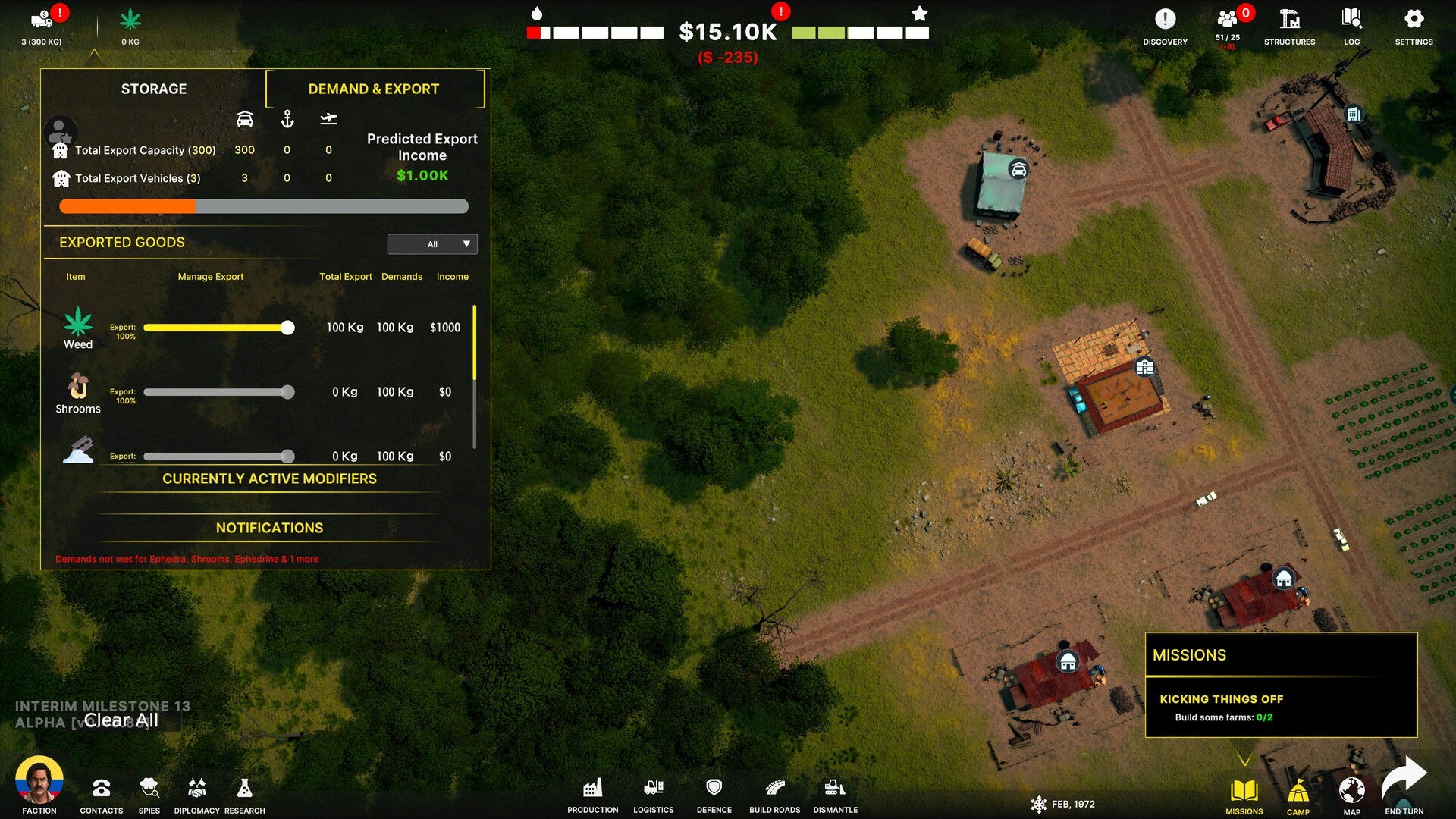This screenshot has height=819, width=1456.
Task: Open the Logistics menu
Action: point(654,794)
